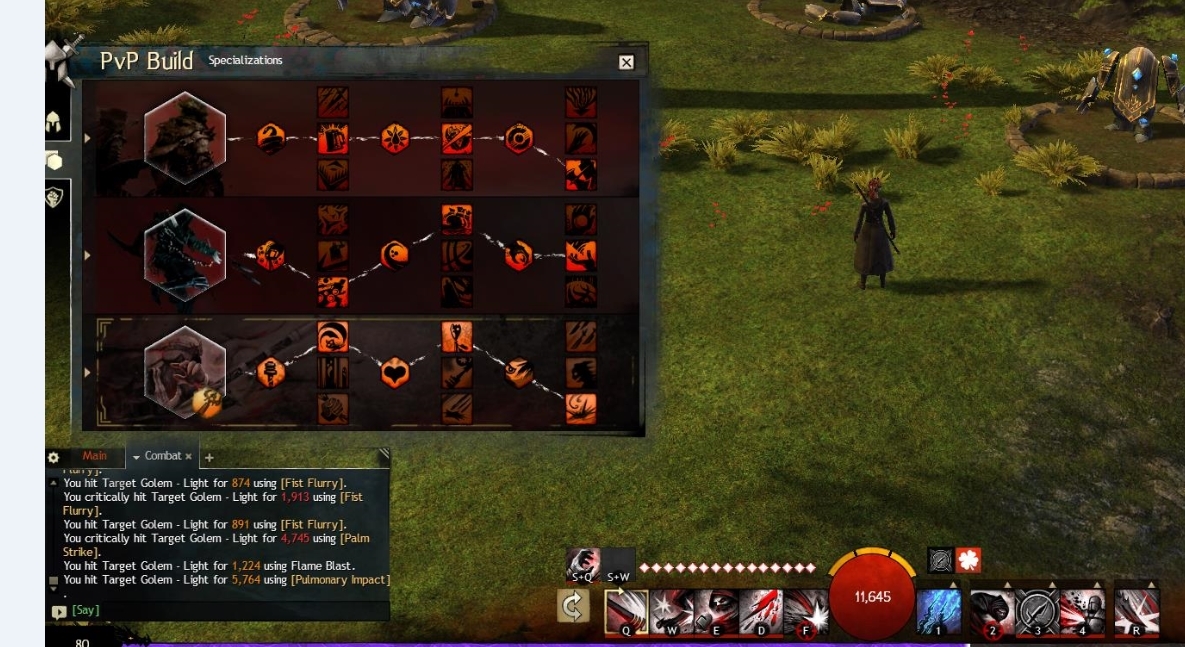Close the PvP Build window
Viewport: 1185px width, 647px height.
pyautogui.click(x=626, y=63)
